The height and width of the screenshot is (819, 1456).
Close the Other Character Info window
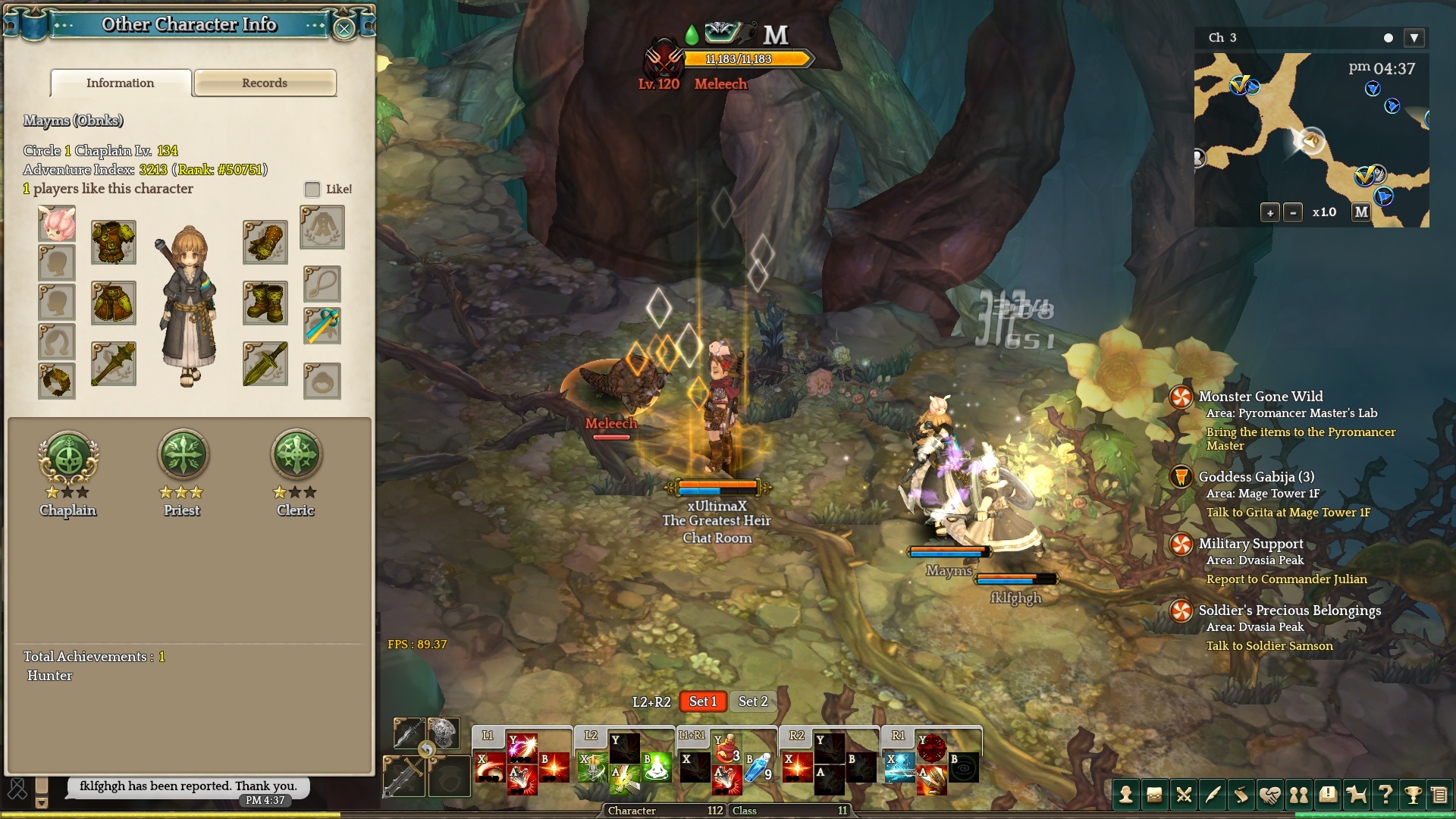coord(344,29)
